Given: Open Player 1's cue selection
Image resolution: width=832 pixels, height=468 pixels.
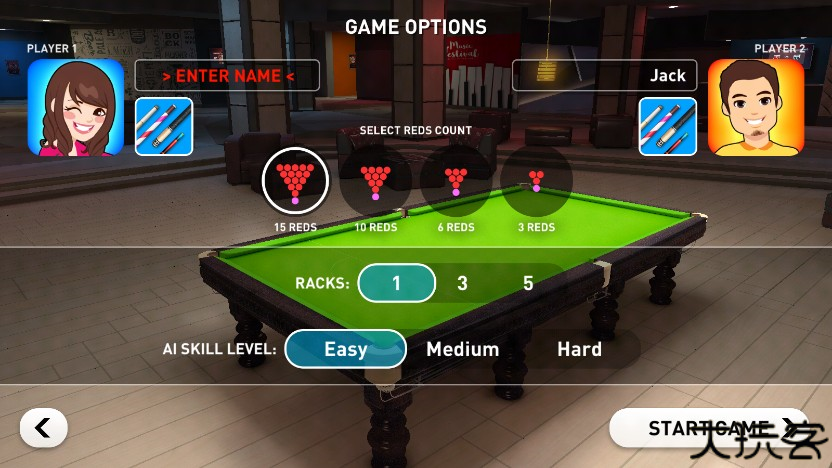Looking at the screenshot, I should point(164,126).
